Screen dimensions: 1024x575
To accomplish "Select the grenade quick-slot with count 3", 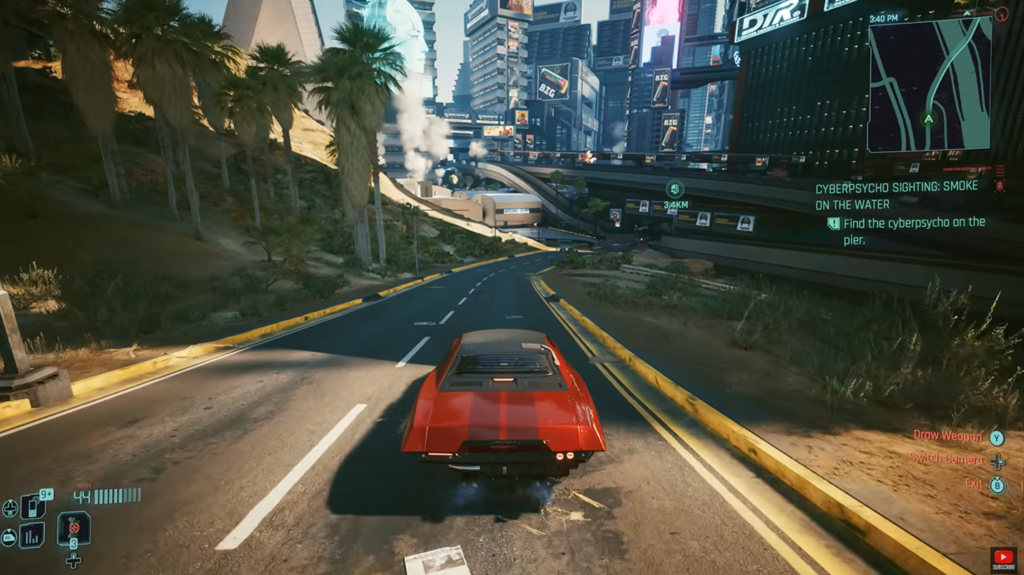I will (x=74, y=526).
